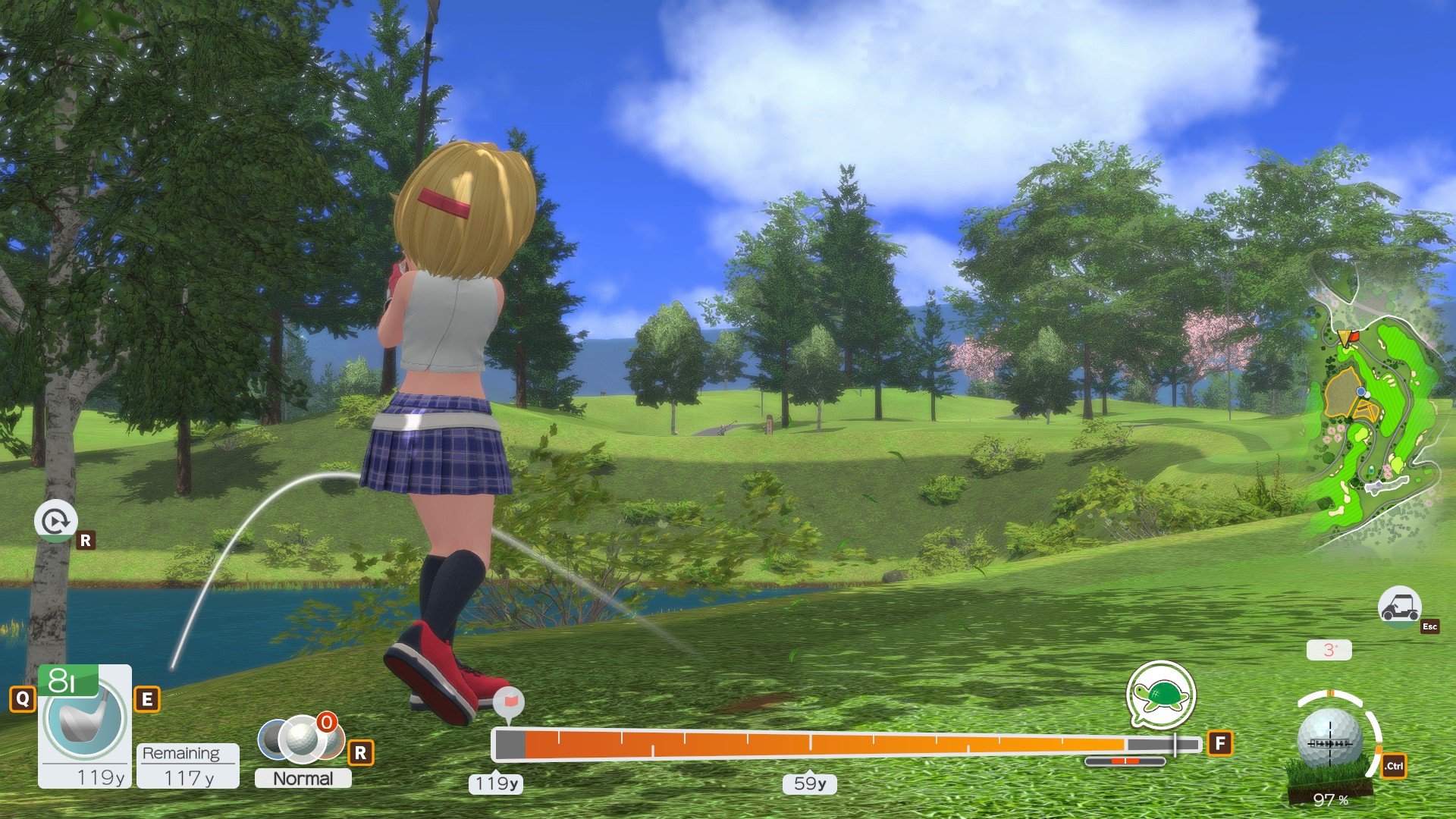Click the Normal shot type label
The width and height of the screenshot is (1456, 819).
click(303, 779)
